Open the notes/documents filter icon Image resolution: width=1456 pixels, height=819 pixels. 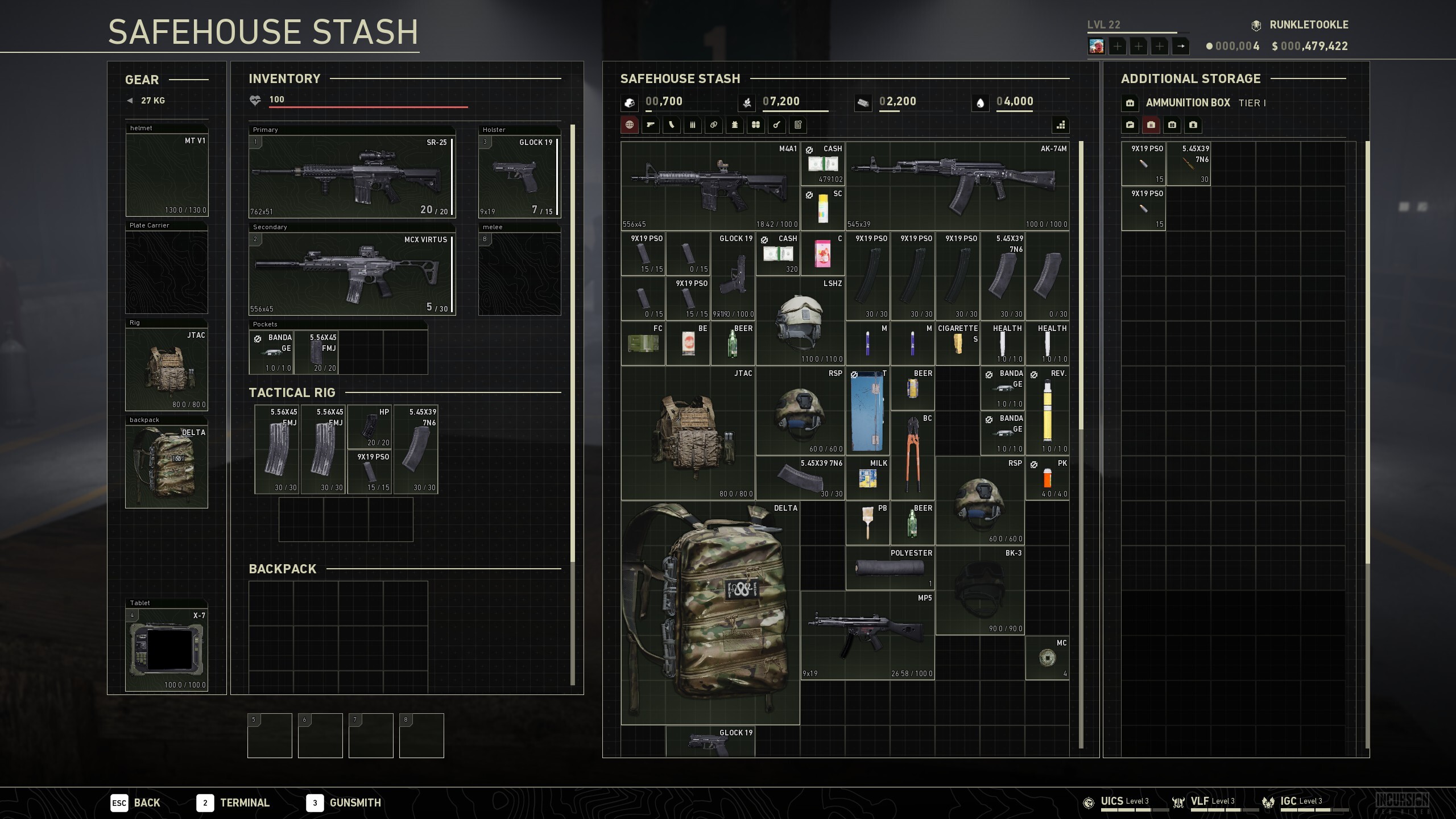point(798,125)
